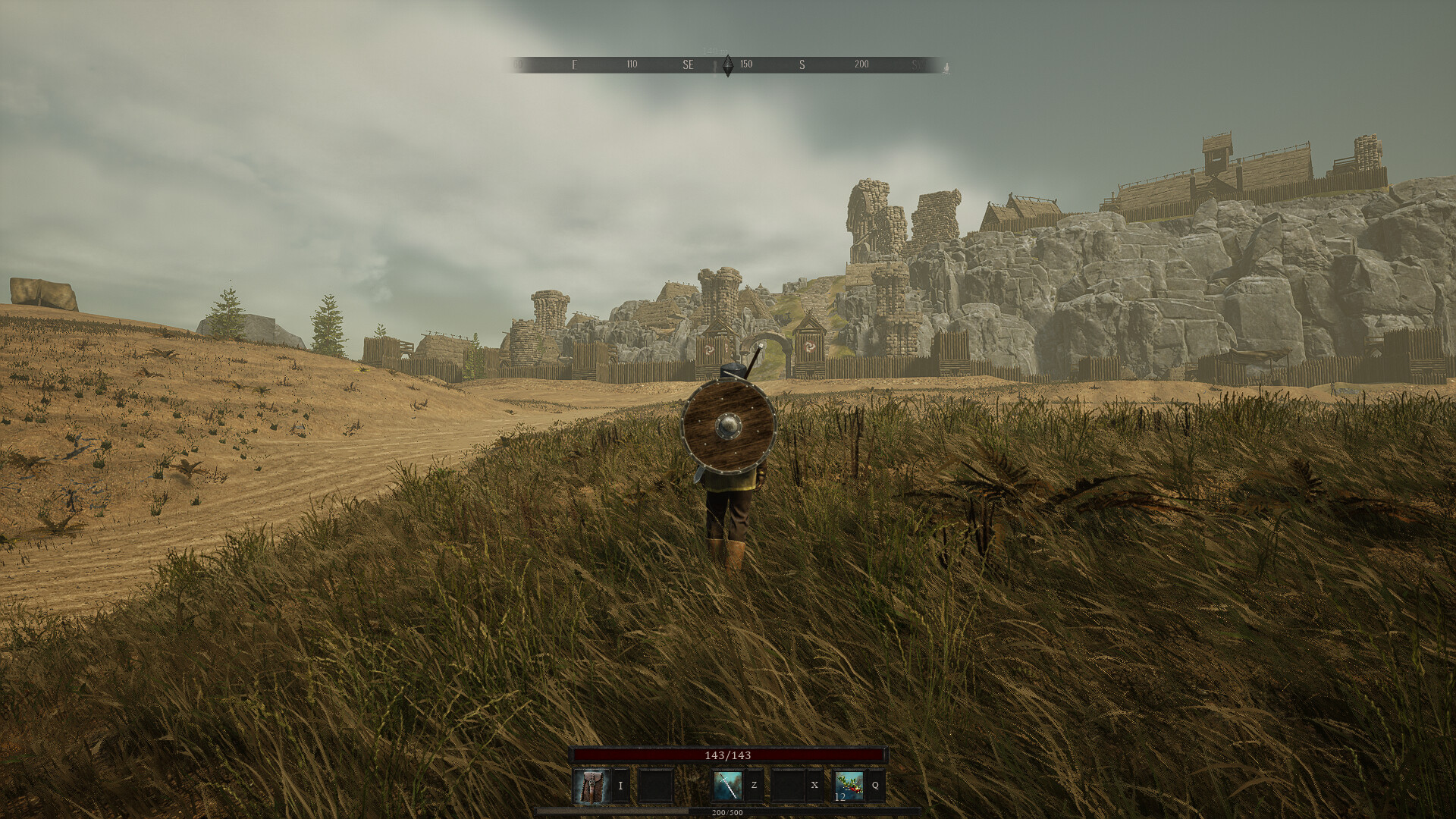Click the stamina bar showing 200/500

pyautogui.click(x=728, y=812)
